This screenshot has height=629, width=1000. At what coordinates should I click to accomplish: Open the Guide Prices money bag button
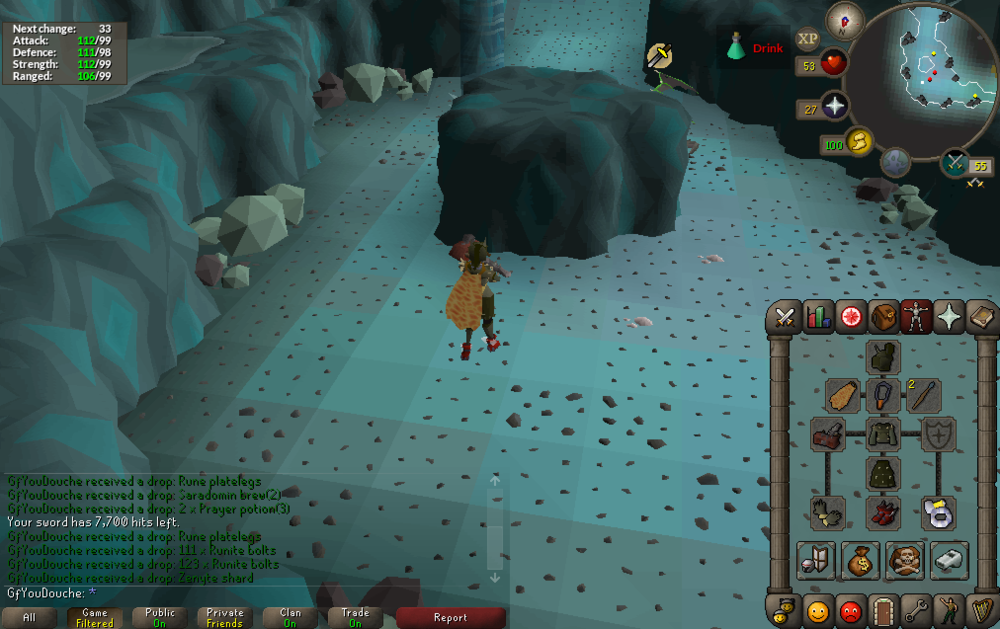pyautogui.click(x=860, y=561)
